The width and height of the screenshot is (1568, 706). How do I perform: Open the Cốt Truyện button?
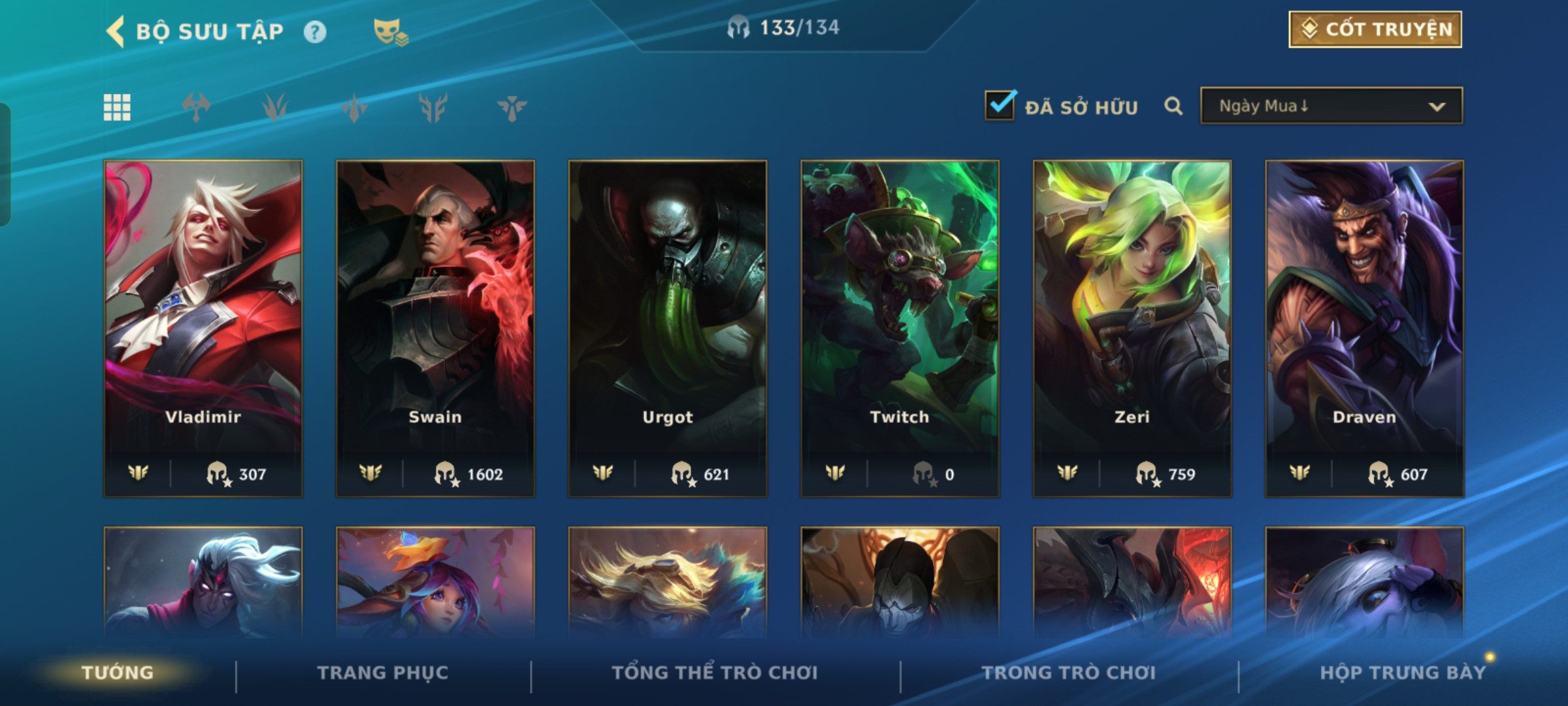[x=1375, y=29]
